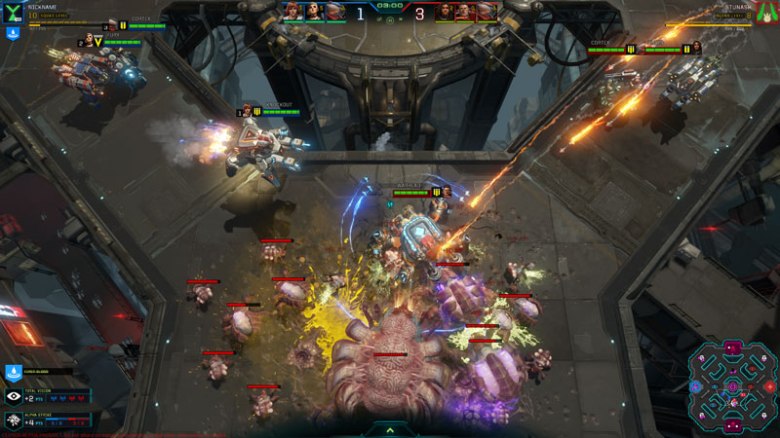Select the red-haired hero portrait on blue team
780x438 pixels.
[292, 11]
